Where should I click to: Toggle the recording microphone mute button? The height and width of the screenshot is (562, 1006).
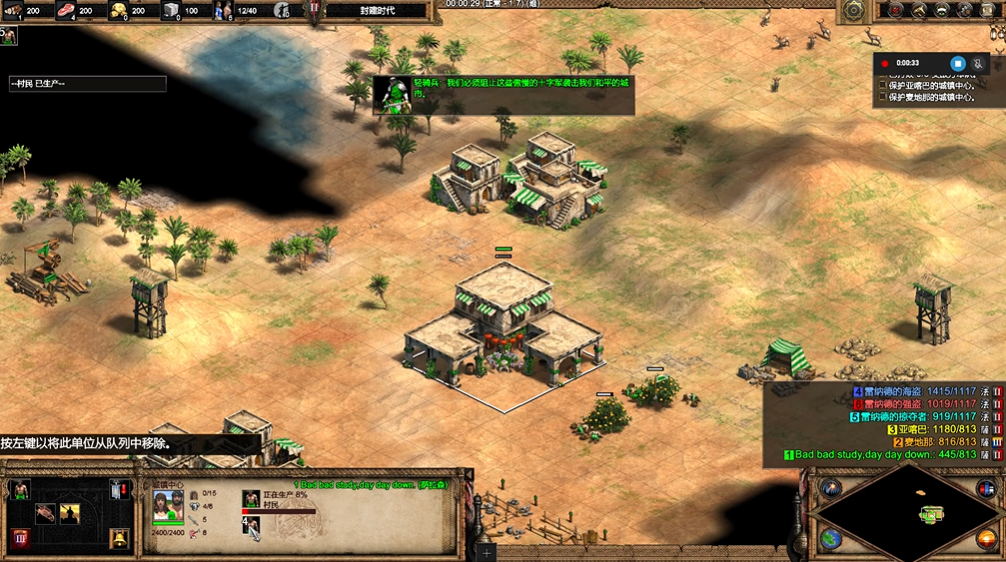pyautogui.click(x=978, y=64)
